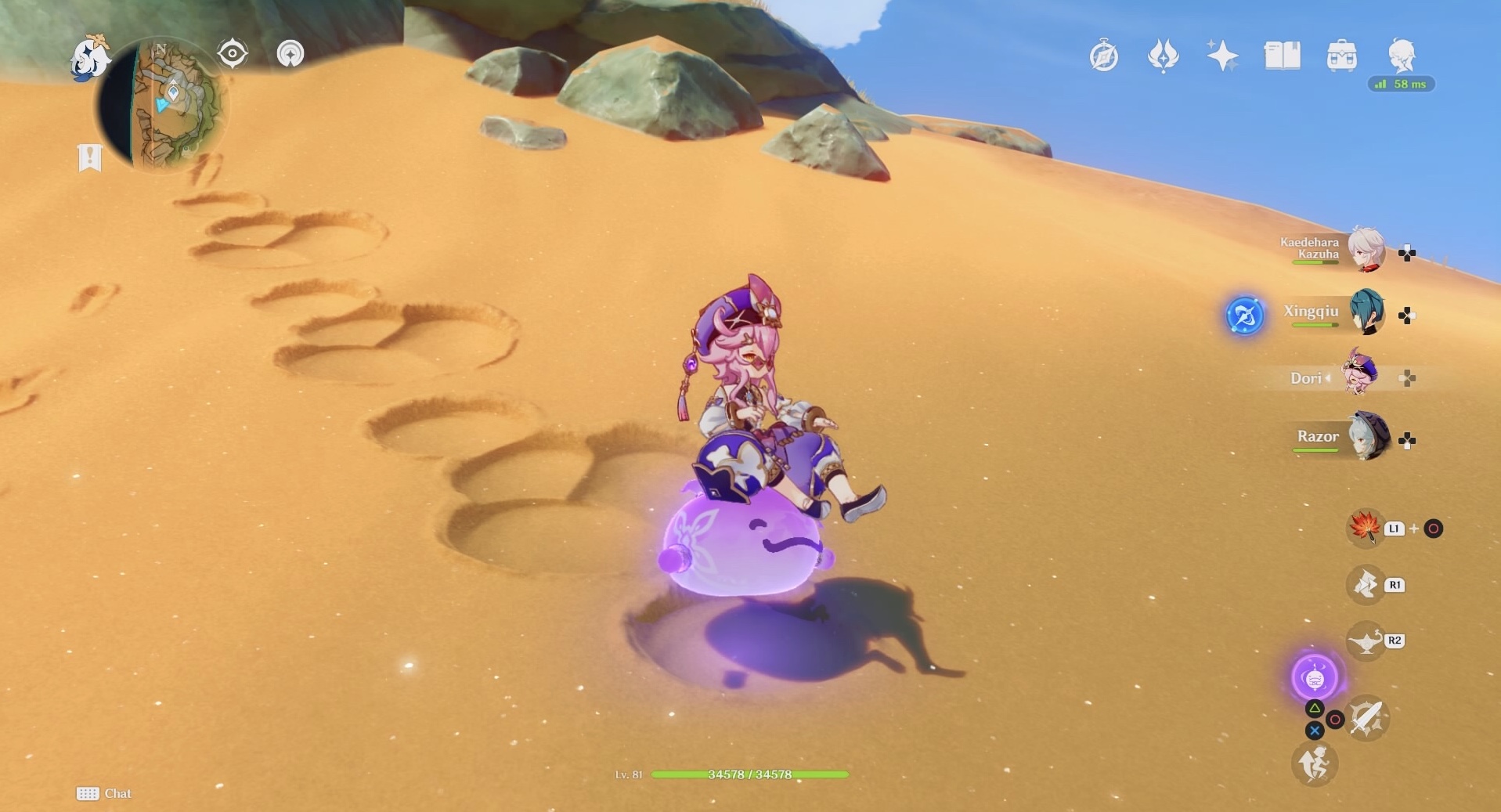Click the quest exclamation bookmark
Screen dimensions: 1501x812
click(92, 157)
